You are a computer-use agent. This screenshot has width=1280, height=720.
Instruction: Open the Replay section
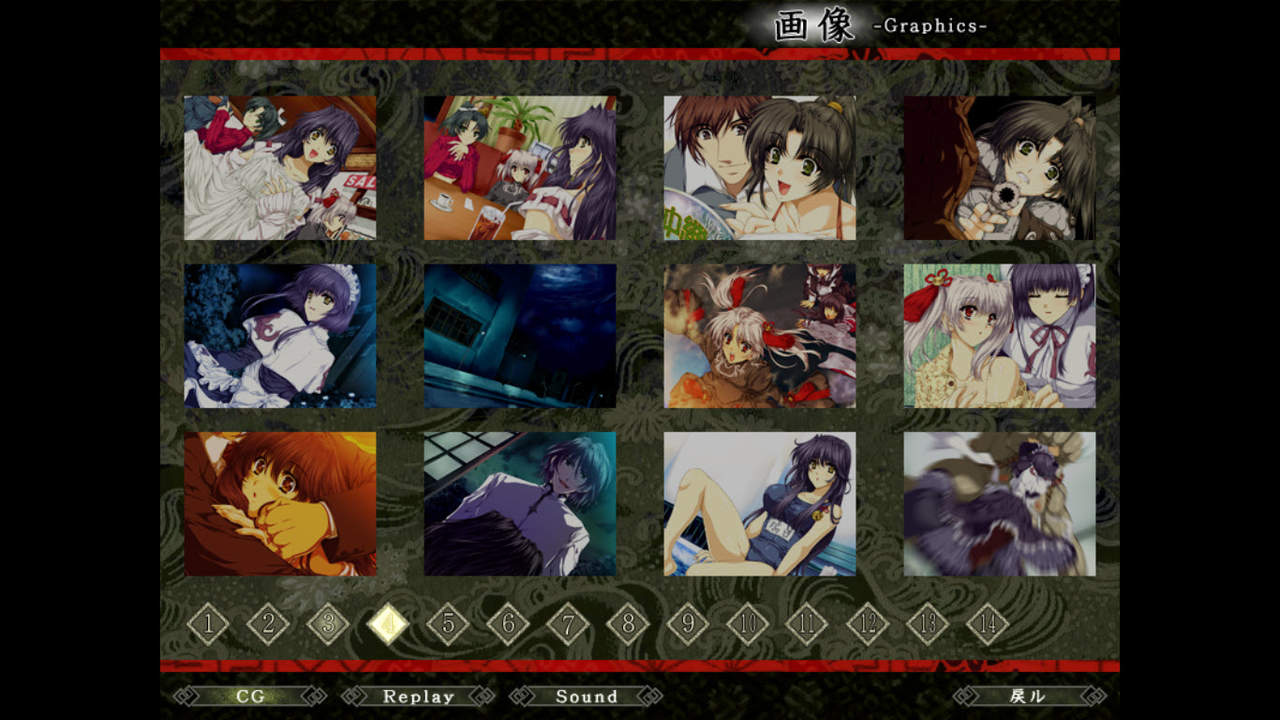[418, 696]
